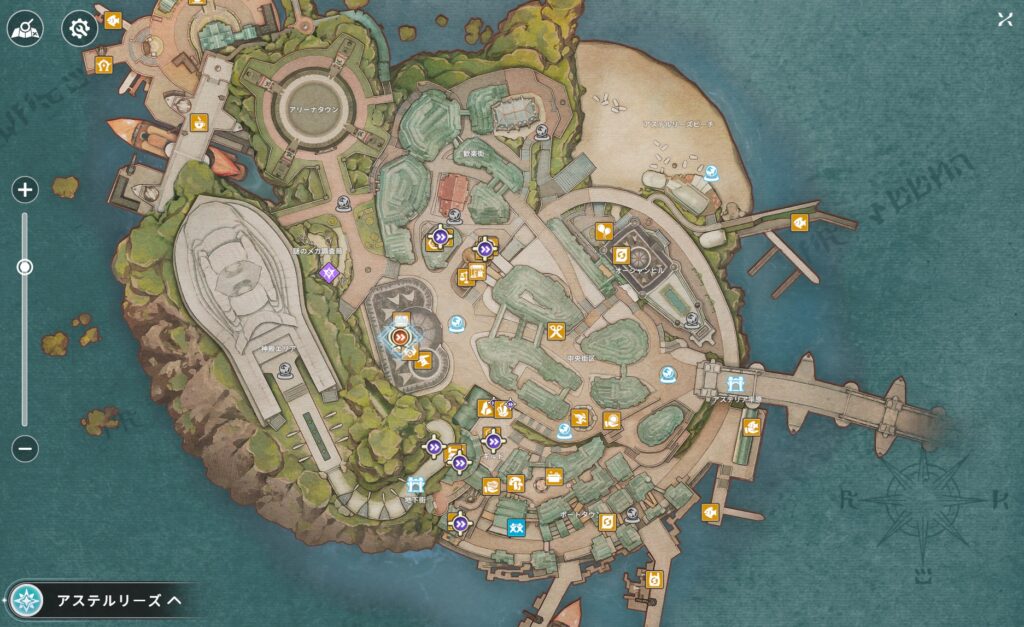Open the アステルリーズ region selector

pos(100,600)
